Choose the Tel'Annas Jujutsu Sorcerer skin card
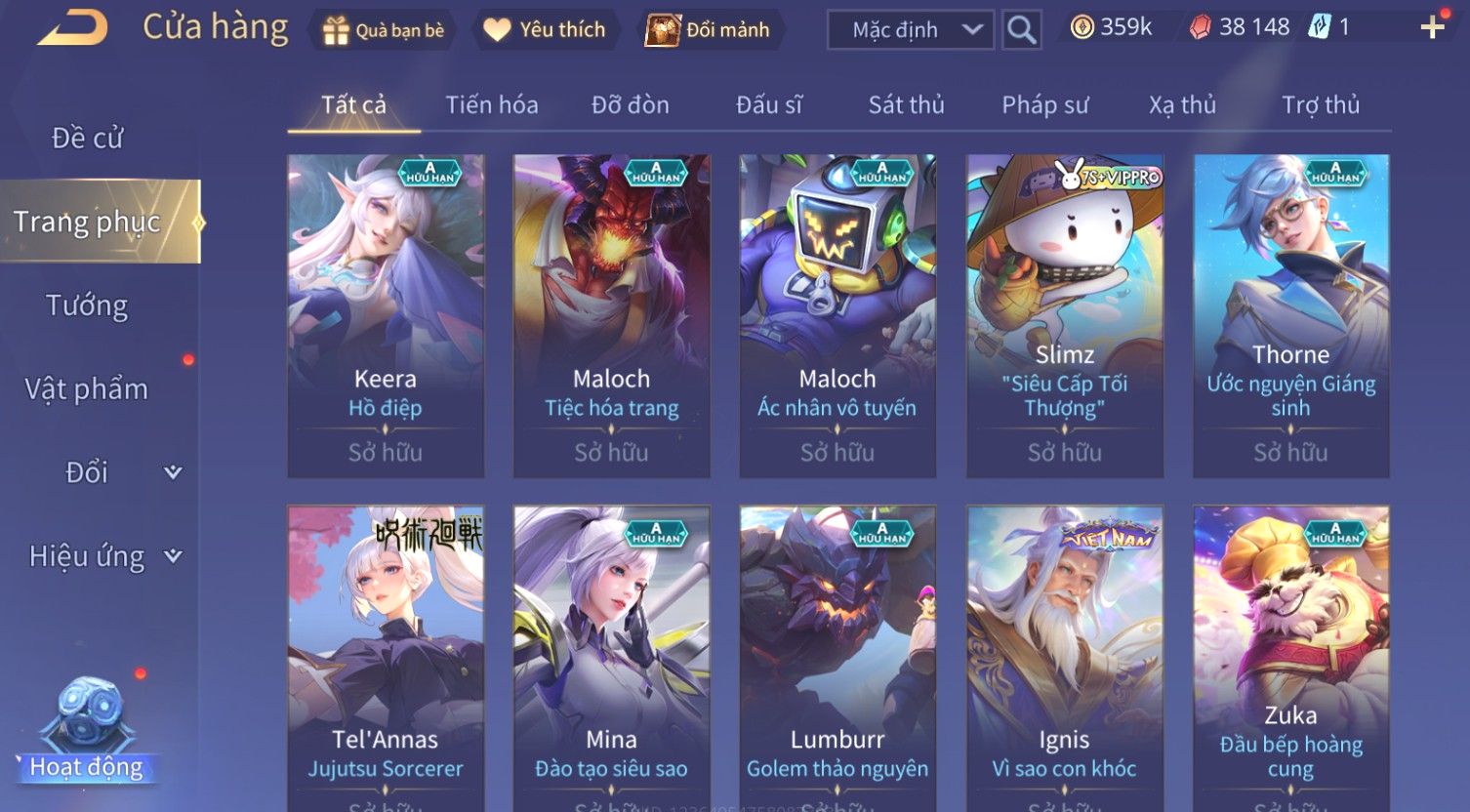Image resolution: width=1470 pixels, height=812 pixels. [386, 654]
